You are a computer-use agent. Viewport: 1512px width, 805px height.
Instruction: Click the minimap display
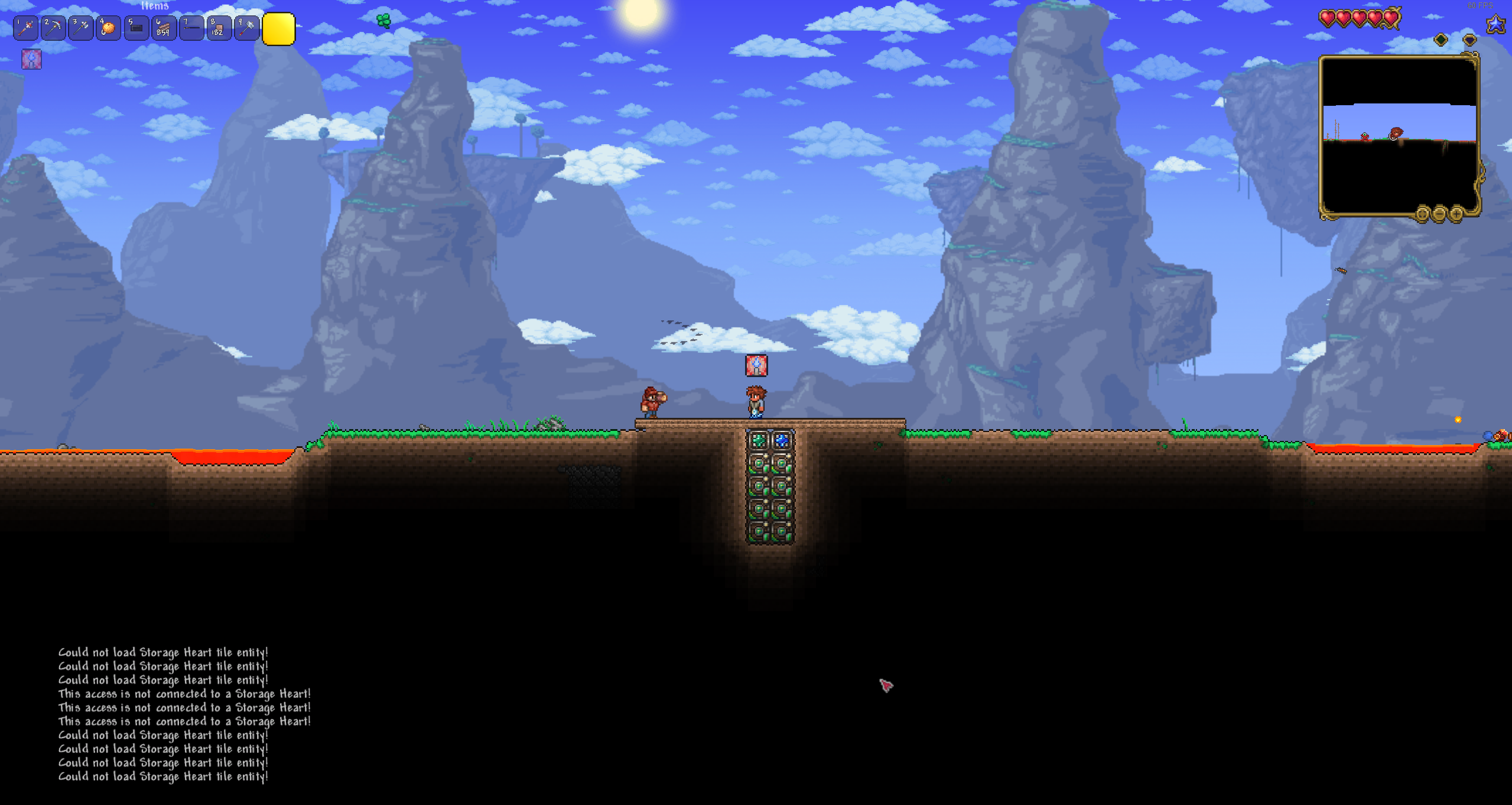tap(1399, 136)
